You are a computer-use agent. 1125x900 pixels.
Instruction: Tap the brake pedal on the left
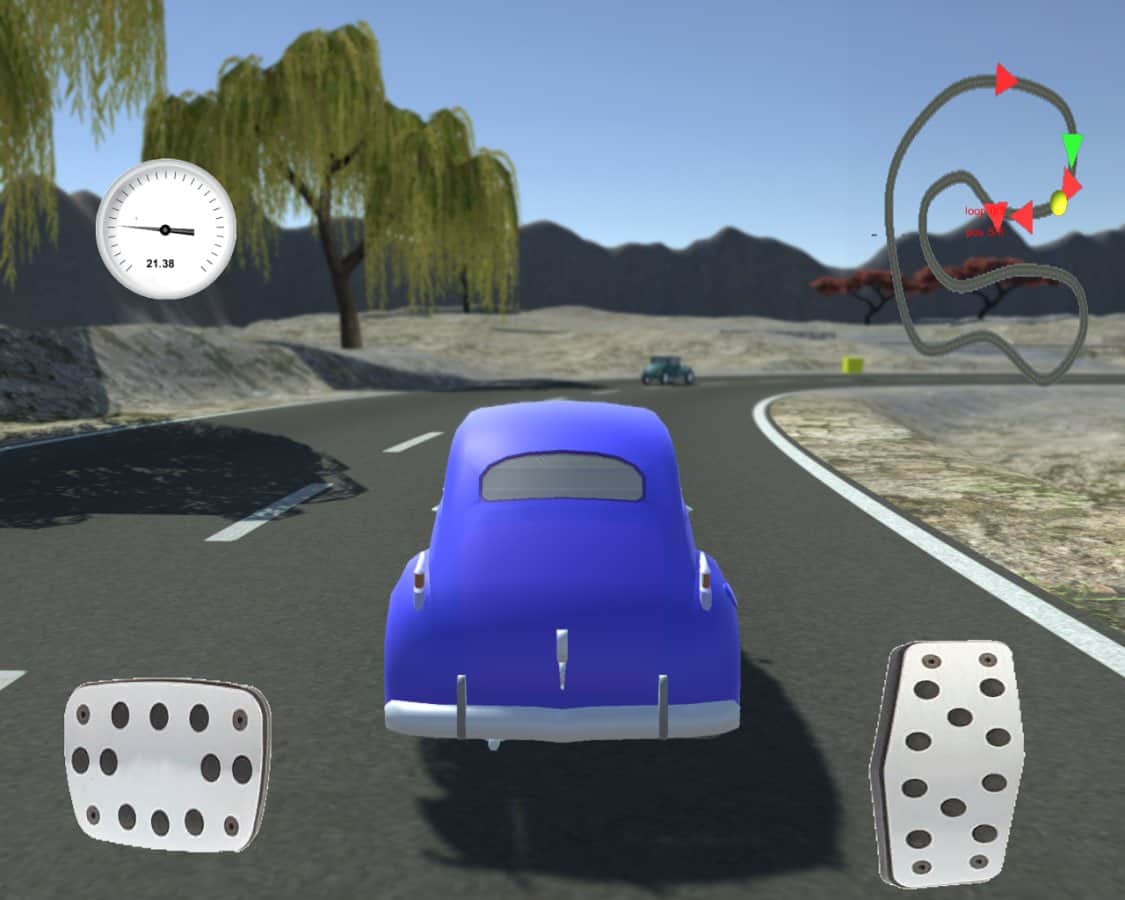coord(167,765)
